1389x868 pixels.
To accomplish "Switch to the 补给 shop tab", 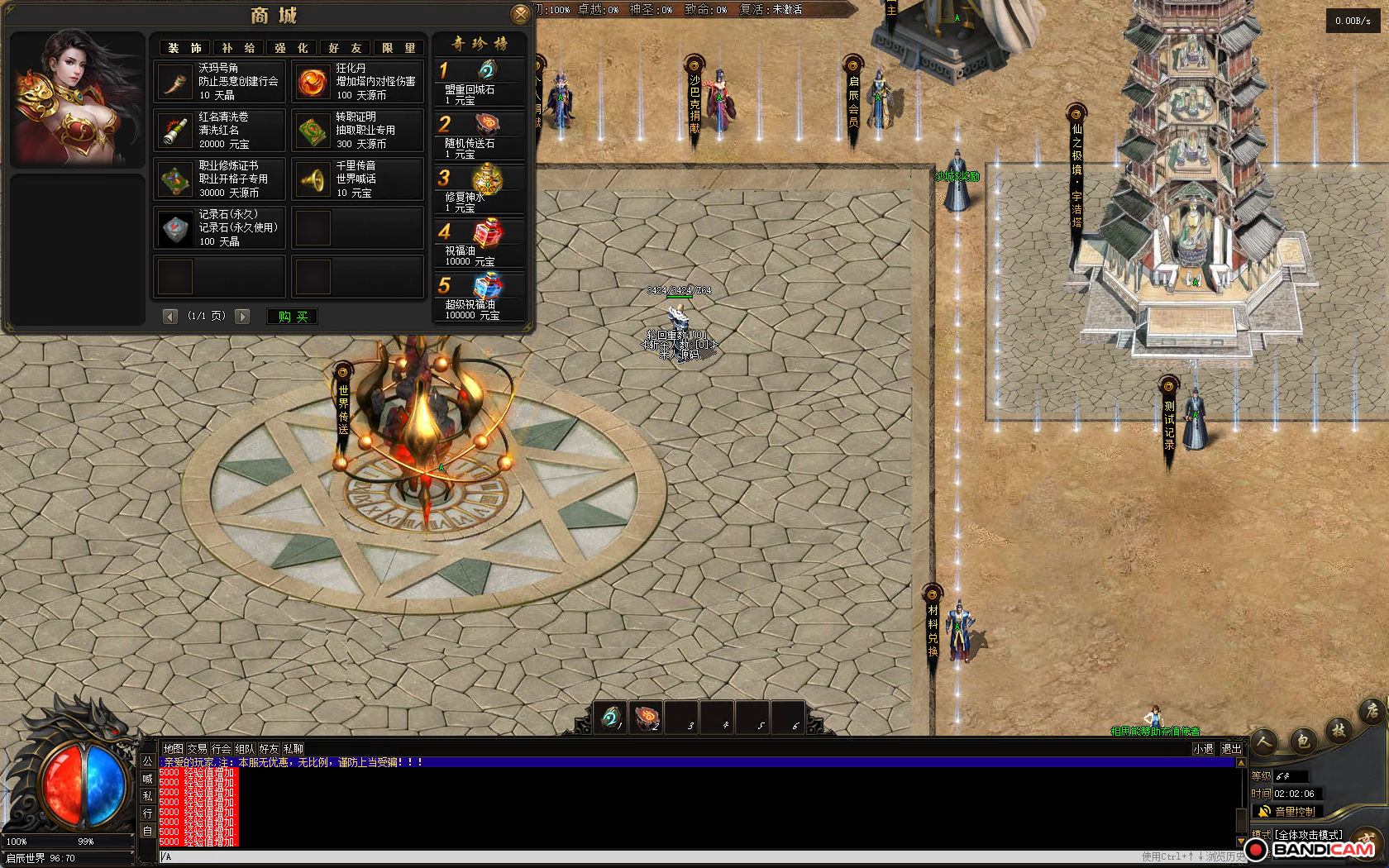I will point(238,48).
